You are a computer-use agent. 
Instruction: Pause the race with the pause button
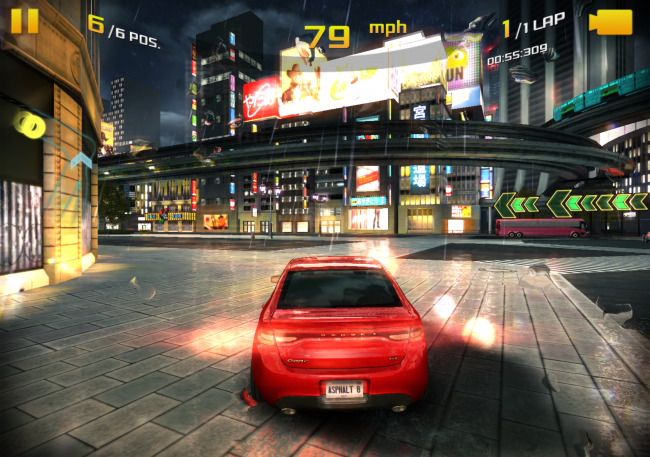click(x=25, y=21)
